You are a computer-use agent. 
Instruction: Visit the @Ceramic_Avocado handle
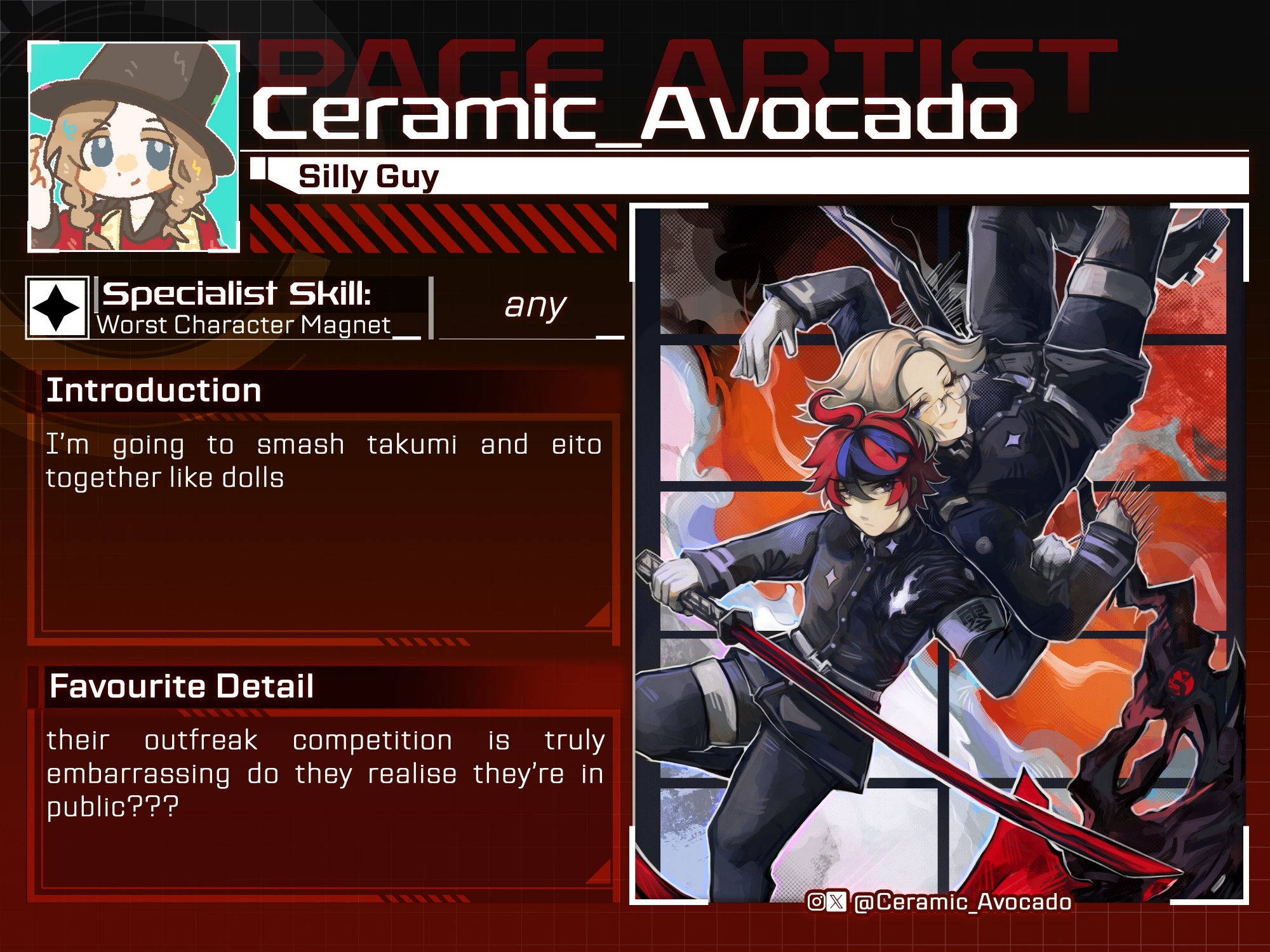[x=963, y=902]
